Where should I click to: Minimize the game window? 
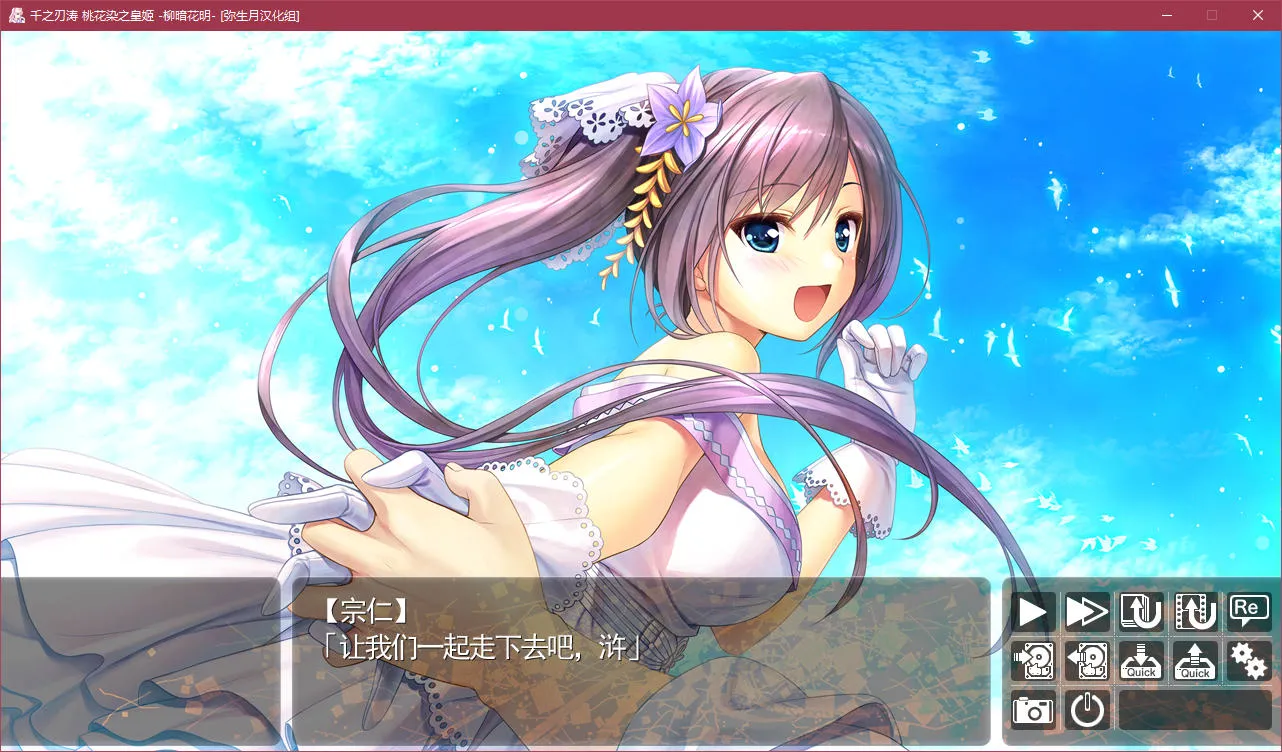click(x=1166, y=15)
